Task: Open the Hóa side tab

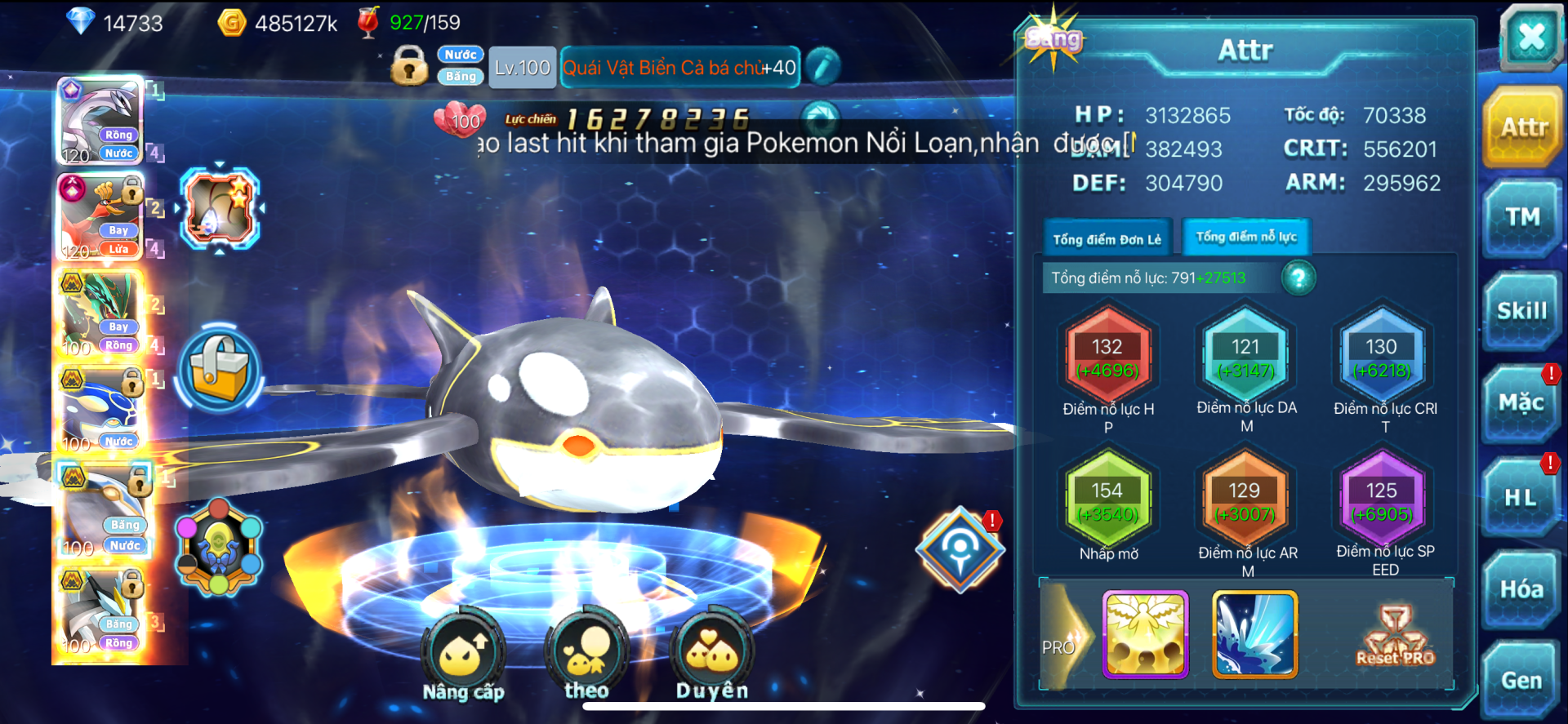Action: (x=1521, y=589)
